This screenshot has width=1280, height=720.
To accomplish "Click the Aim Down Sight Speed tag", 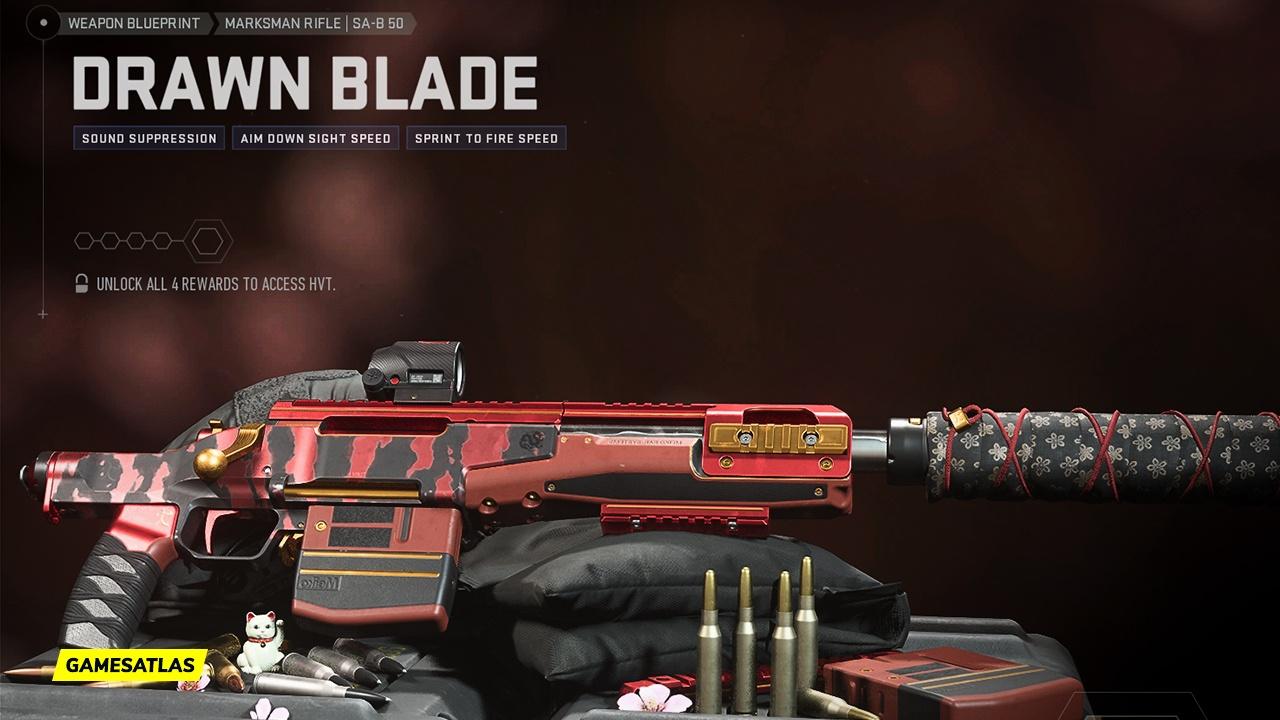I will click(315, 138).
